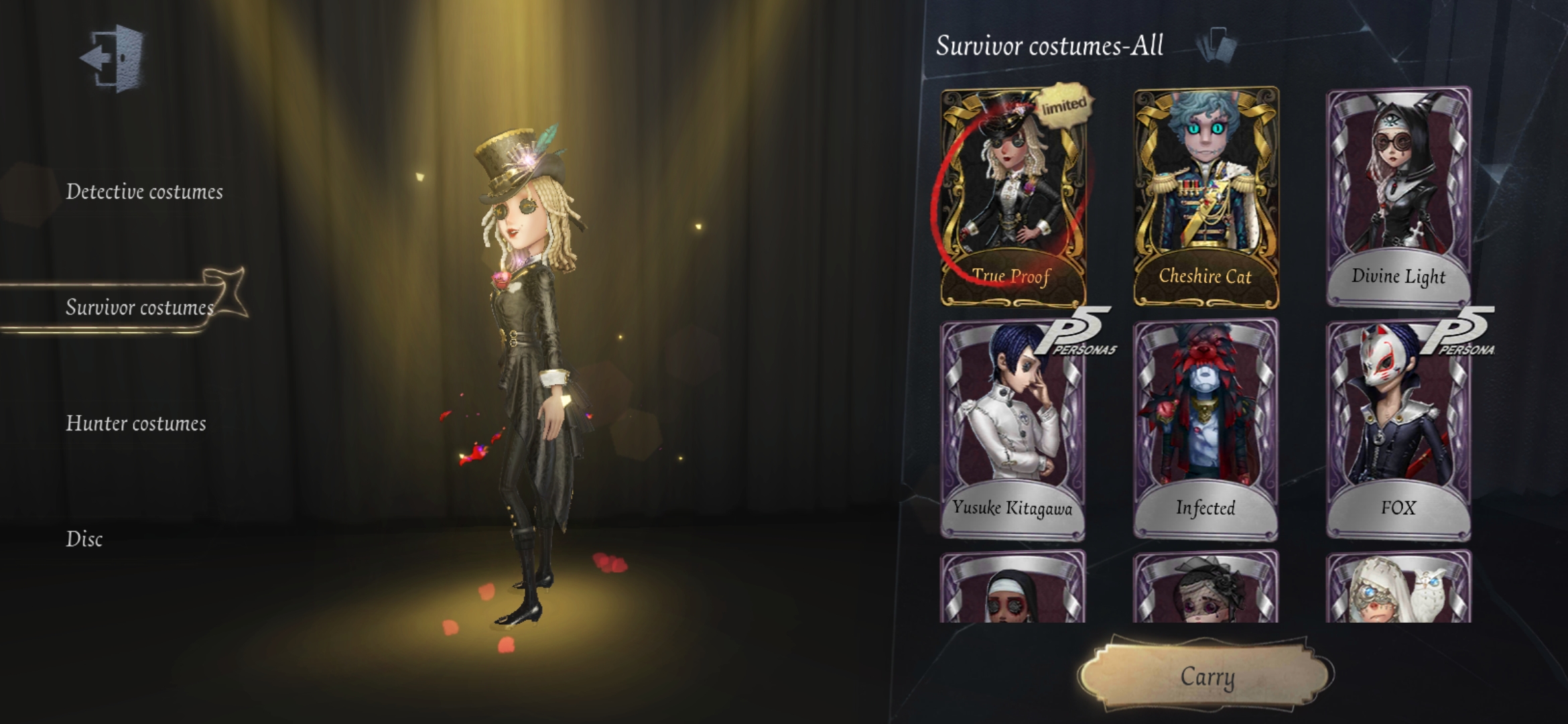
Task: Click the exit door icon to leave wardrobe
Action: click(x=111, y=56)
